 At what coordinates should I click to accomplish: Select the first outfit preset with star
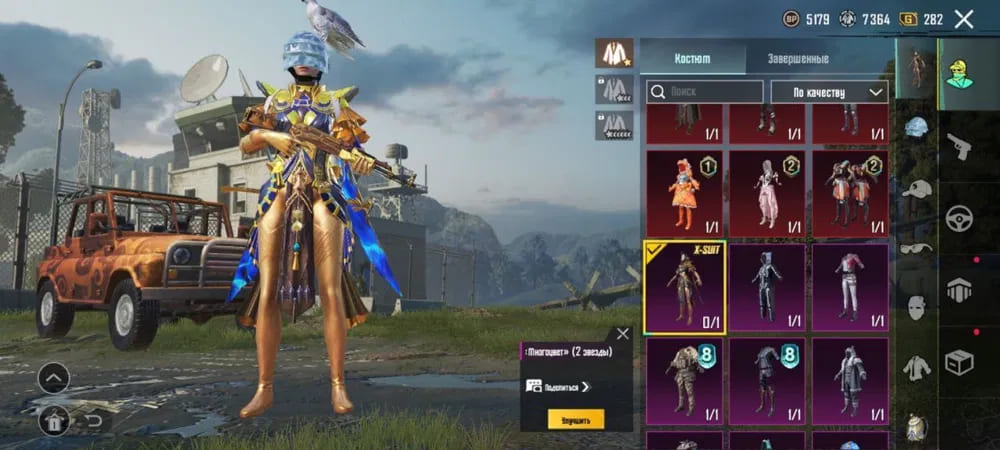614,52
